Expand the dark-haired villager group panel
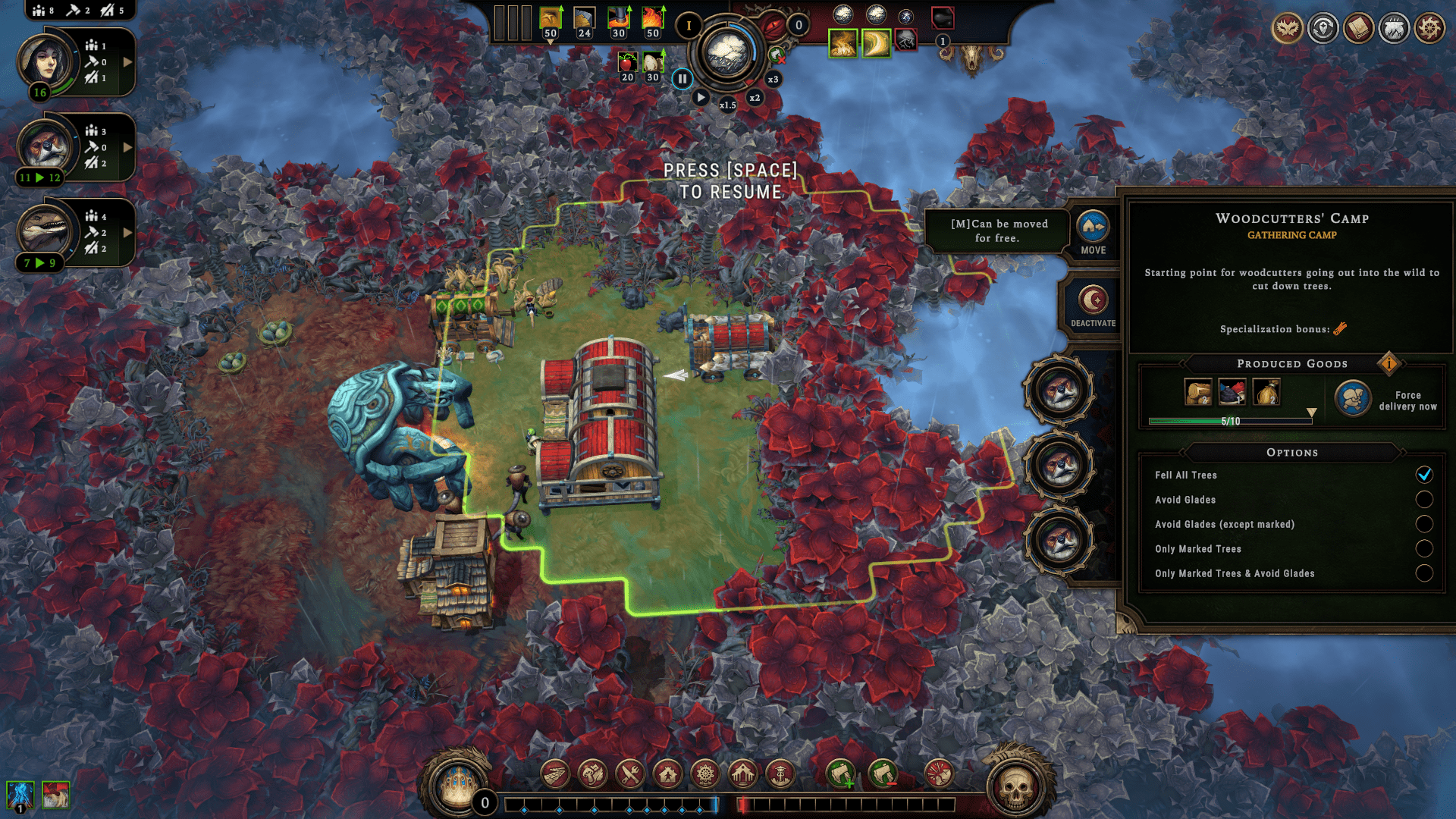This screenshot has height=819, width=1456. coord(127,62)
